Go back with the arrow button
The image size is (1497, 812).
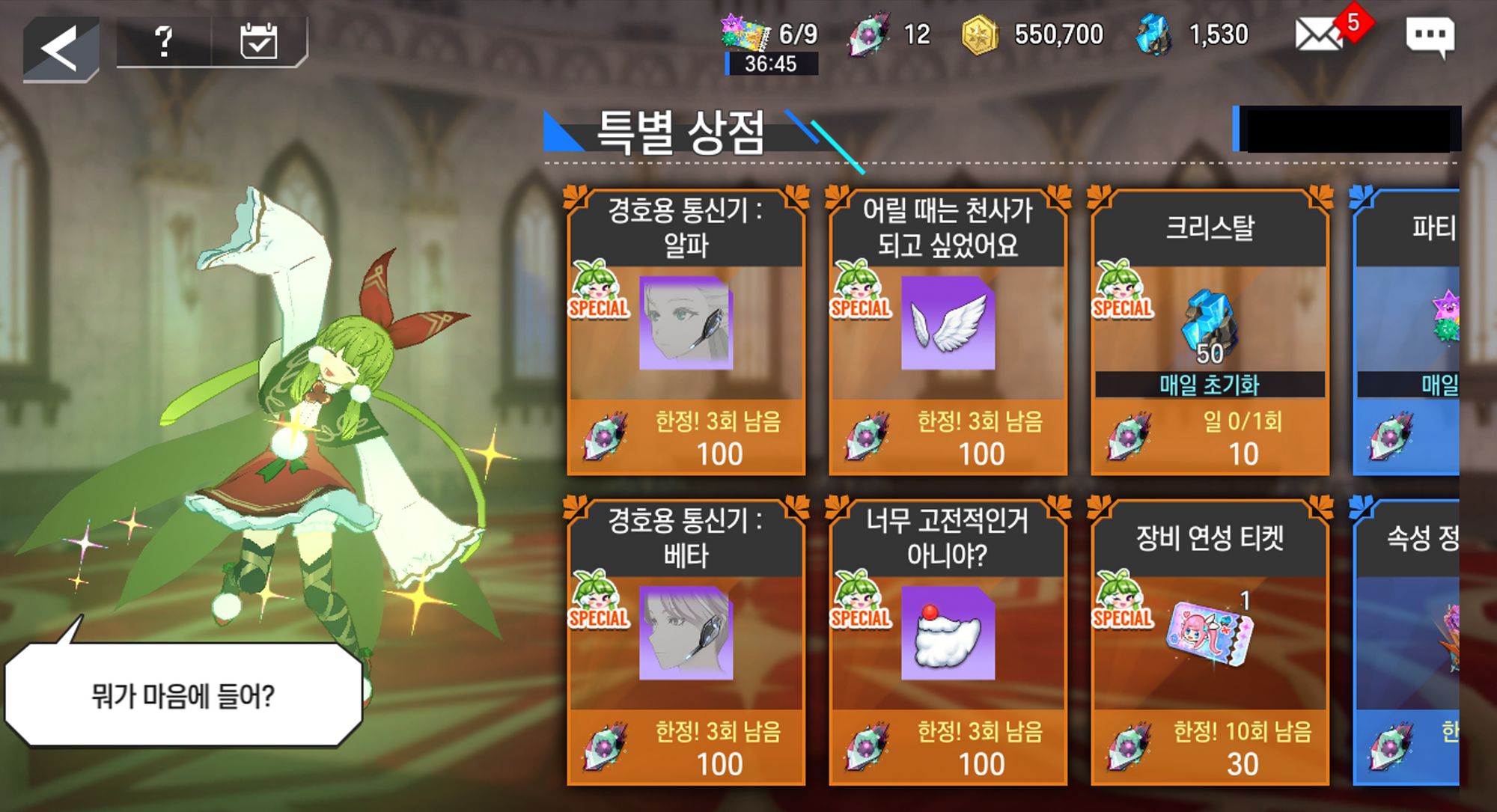[x=61, y=49]
